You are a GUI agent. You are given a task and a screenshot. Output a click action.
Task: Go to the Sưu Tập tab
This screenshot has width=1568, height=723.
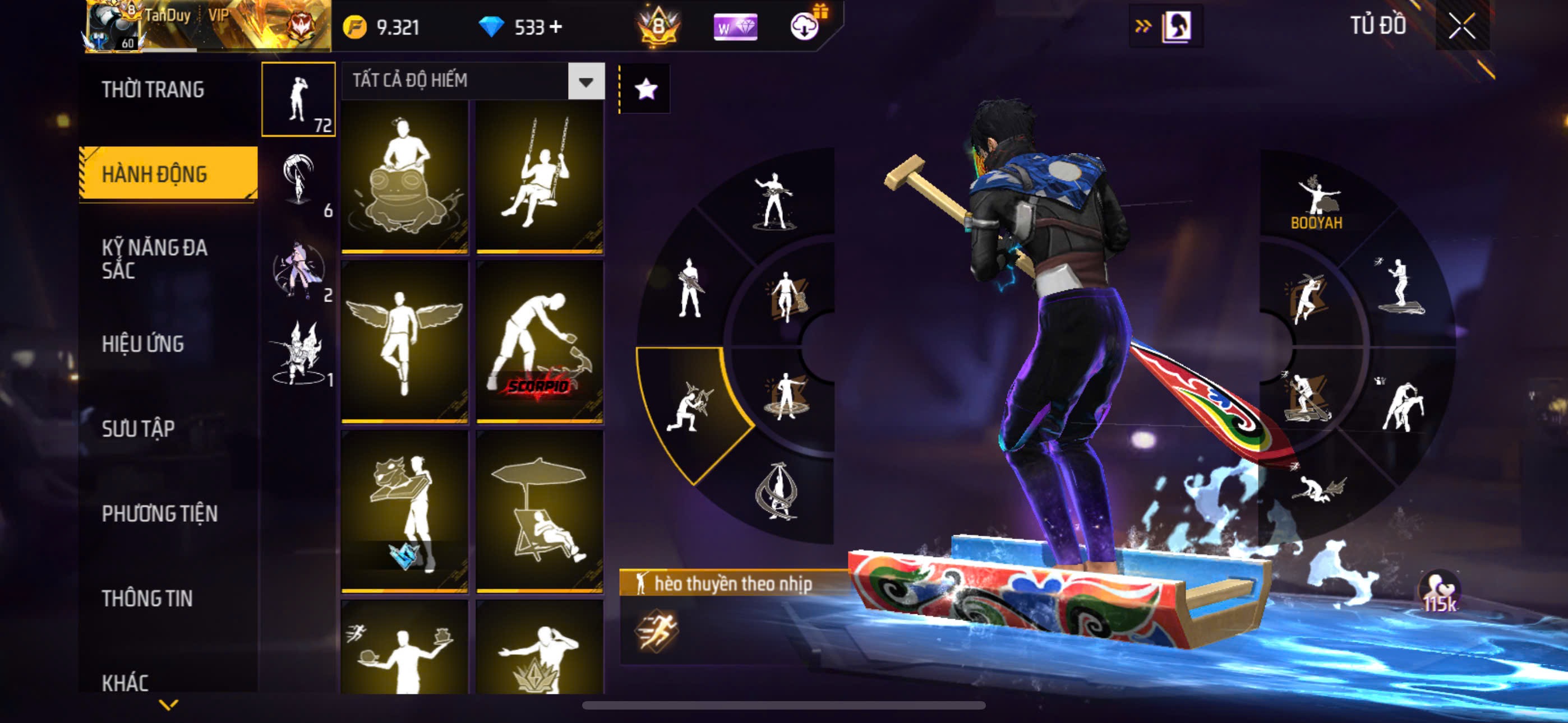point(138,428)
